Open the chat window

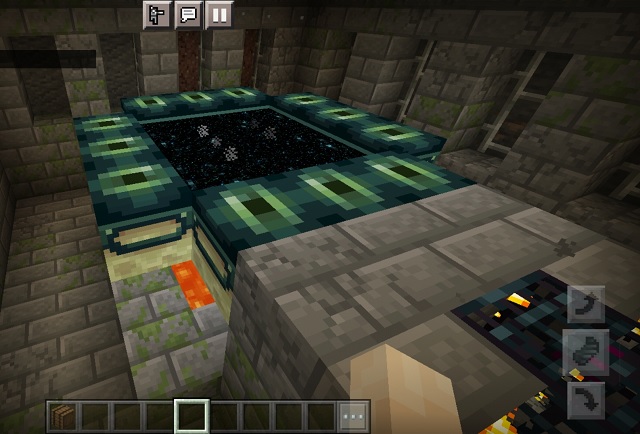click(x=187, y=15)
